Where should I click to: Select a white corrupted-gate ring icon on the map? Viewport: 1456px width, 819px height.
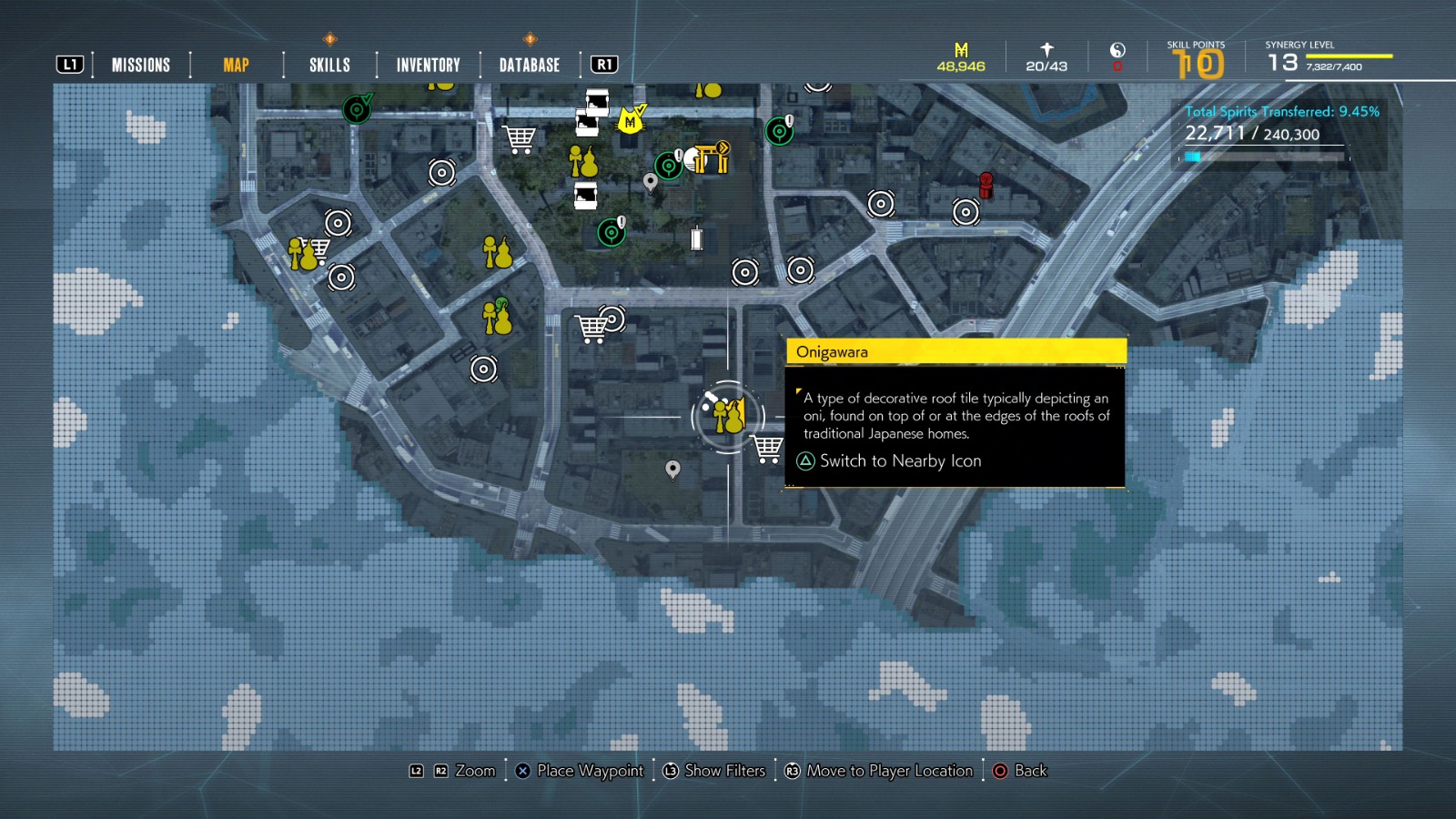click(x=442, y=170)
